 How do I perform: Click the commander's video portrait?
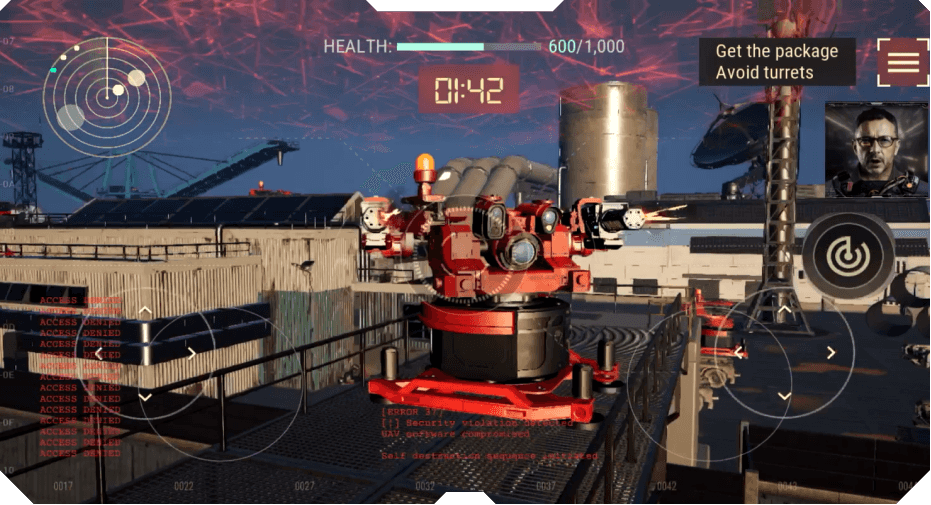point(877,149)
